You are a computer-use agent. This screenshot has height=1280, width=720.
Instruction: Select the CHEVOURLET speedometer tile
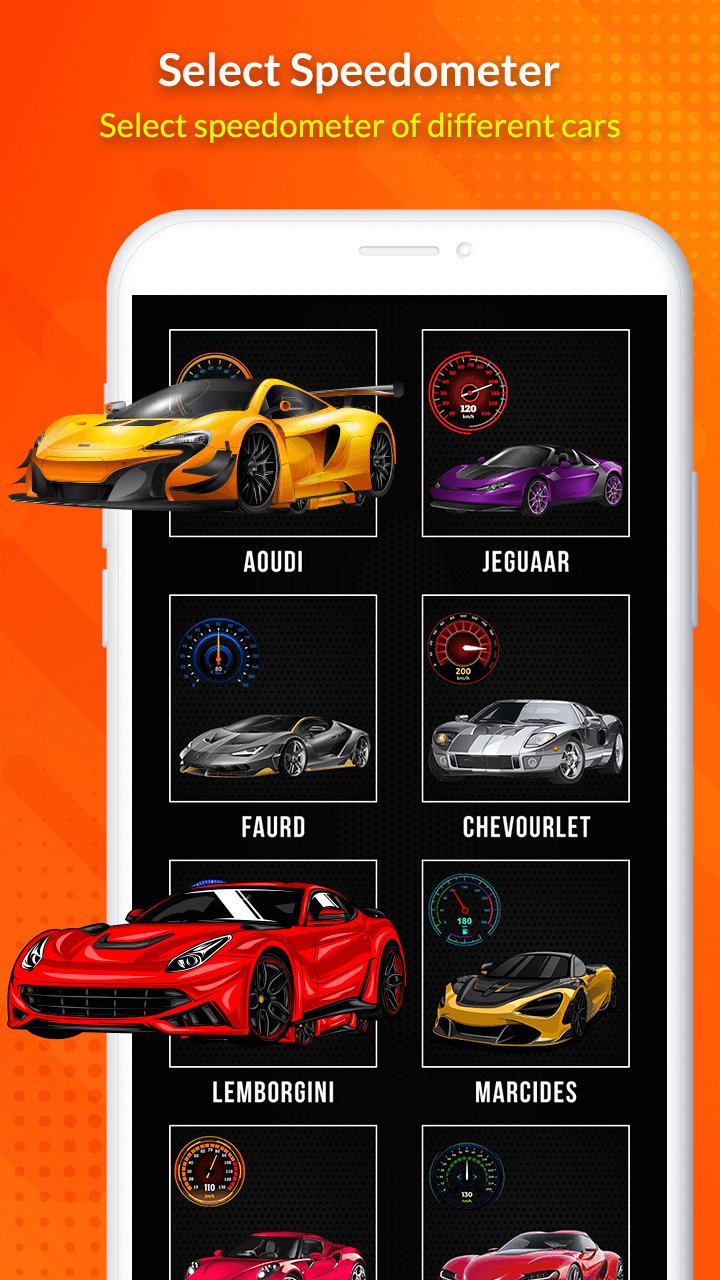[x=525, y=698]
